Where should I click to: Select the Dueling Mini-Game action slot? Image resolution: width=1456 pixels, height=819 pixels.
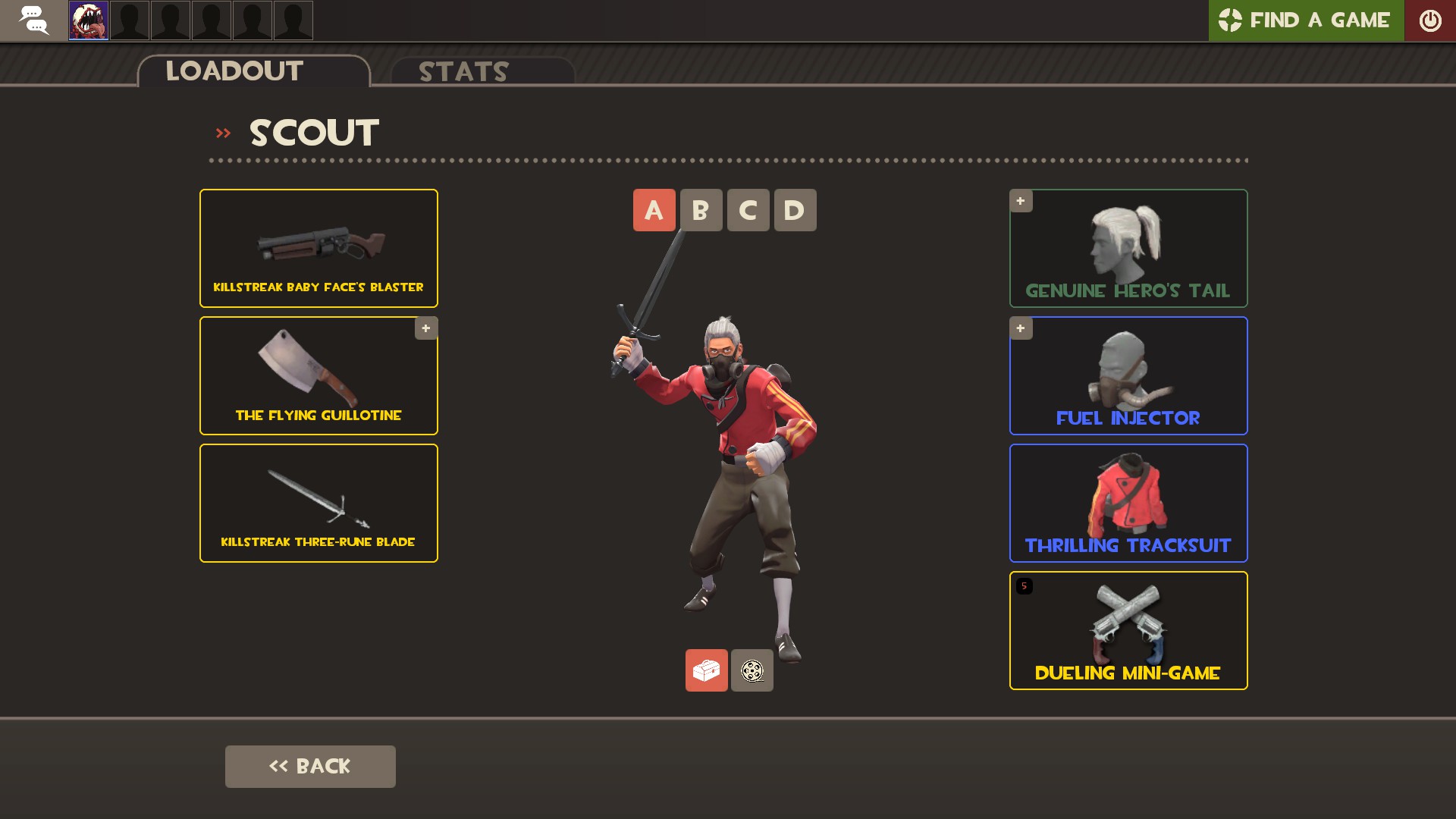click(x=1128, y=630)
